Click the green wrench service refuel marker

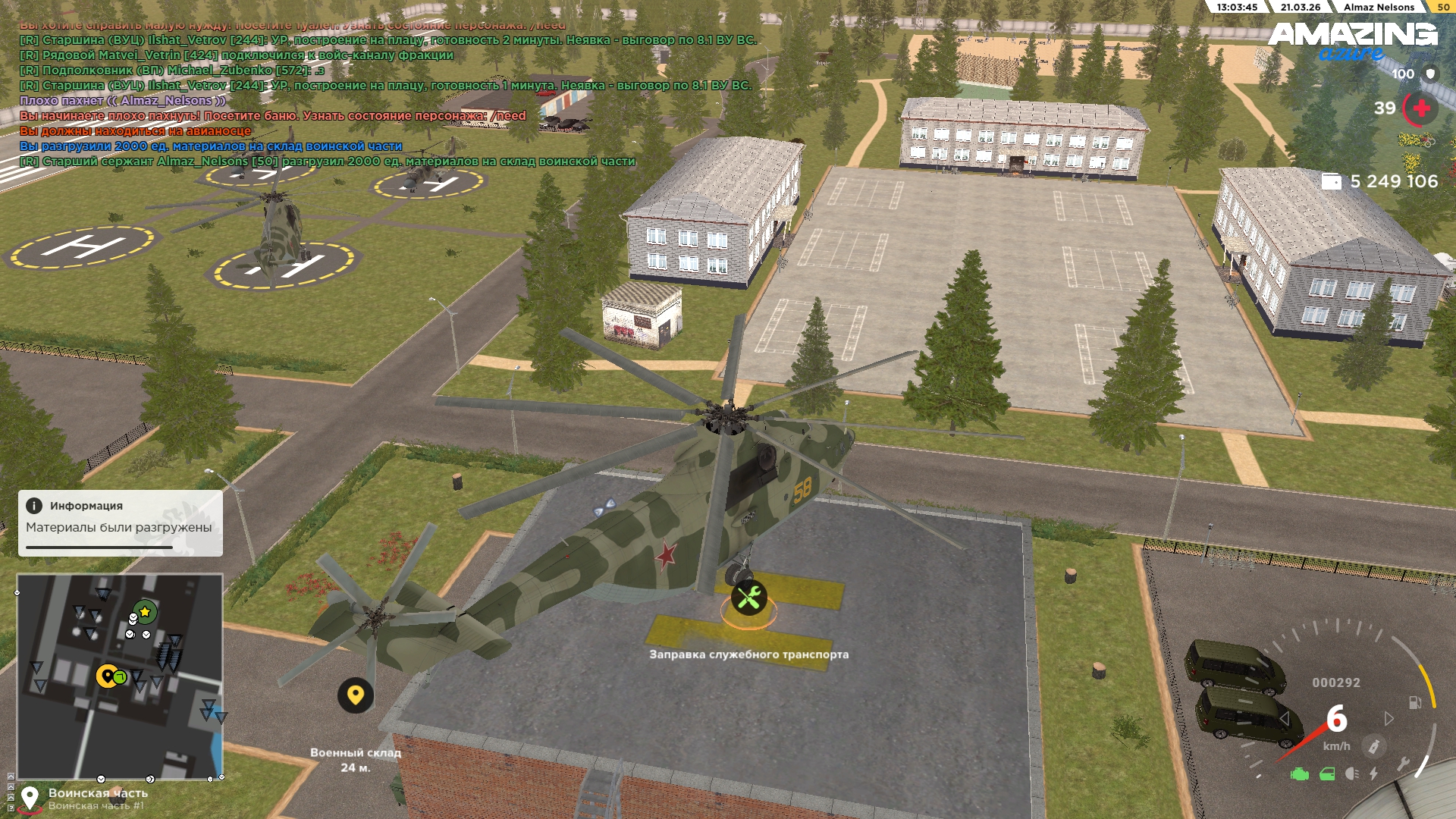[748, 598]
